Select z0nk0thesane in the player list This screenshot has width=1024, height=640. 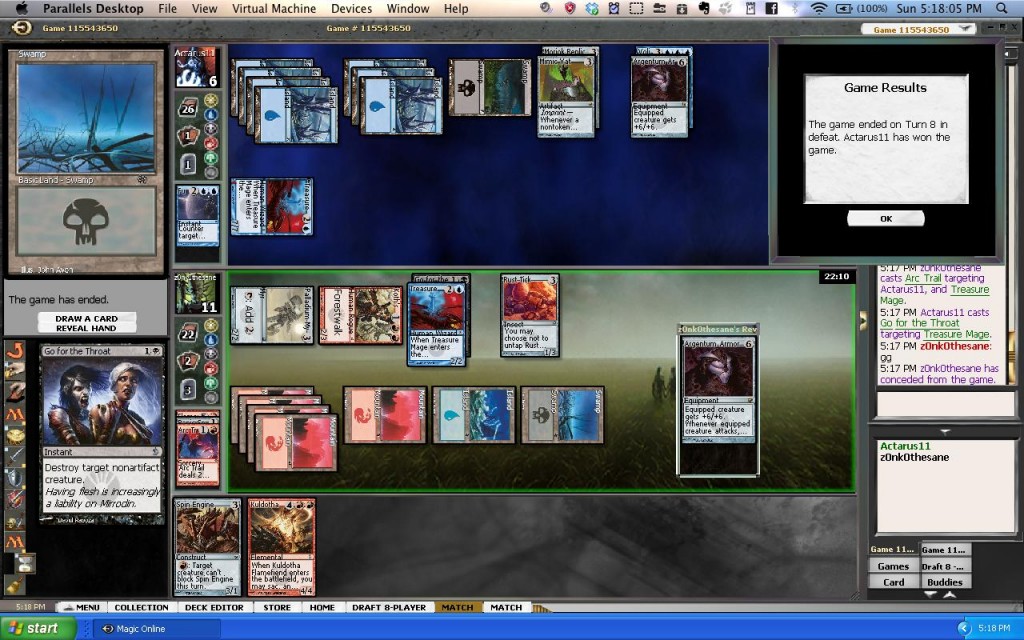point(915,457)
